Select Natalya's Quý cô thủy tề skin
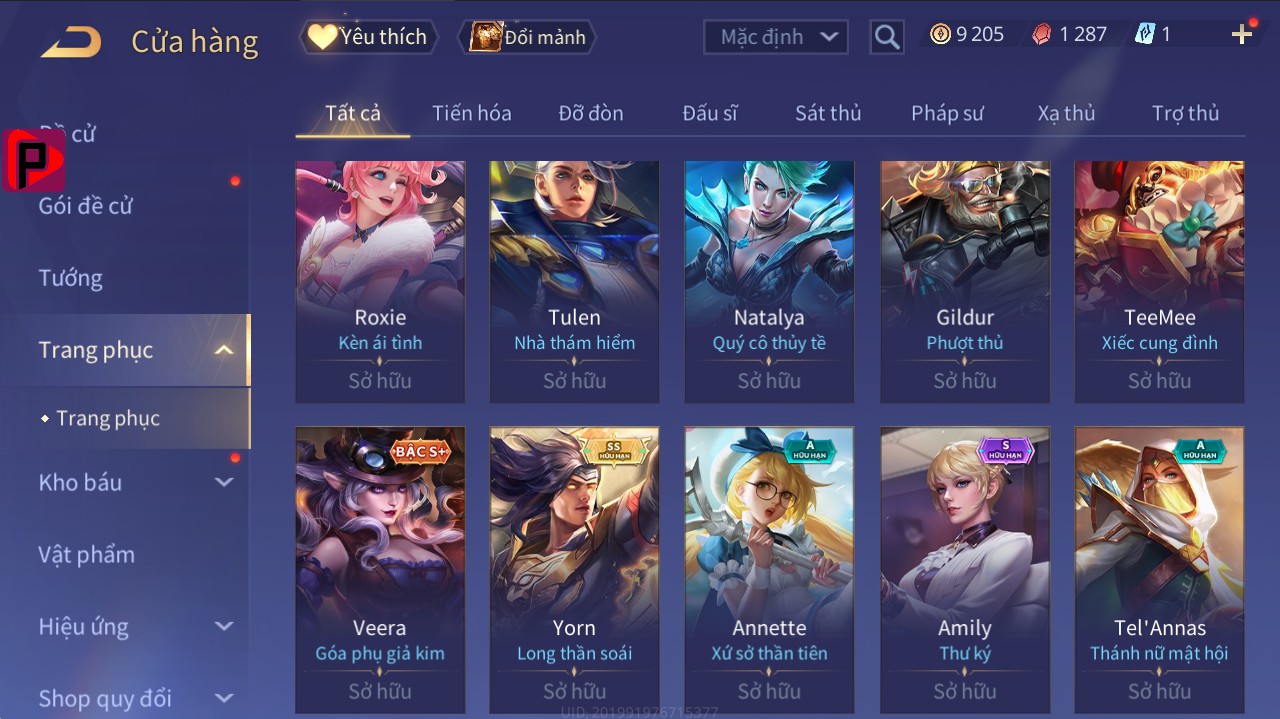This screenshot has height=719, width=1280. pos(769,280)
